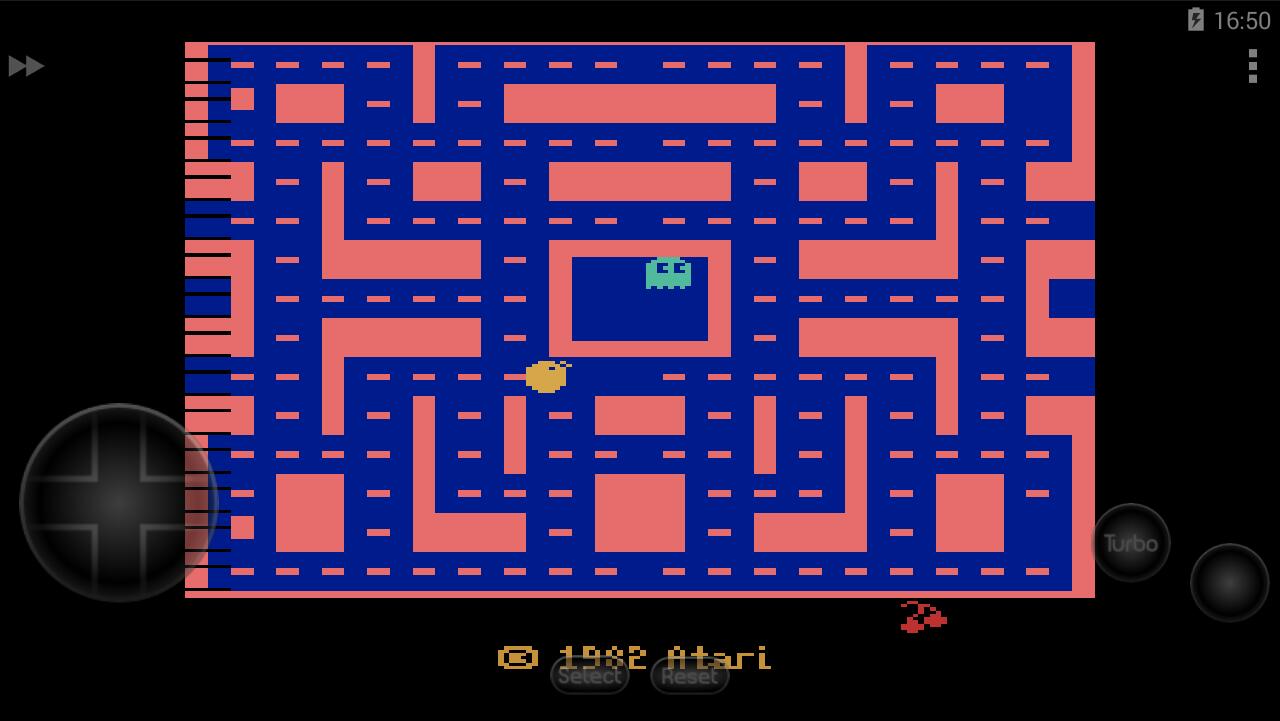
Task: Click the ghost pen in the maze center
Action: [640, 300]
